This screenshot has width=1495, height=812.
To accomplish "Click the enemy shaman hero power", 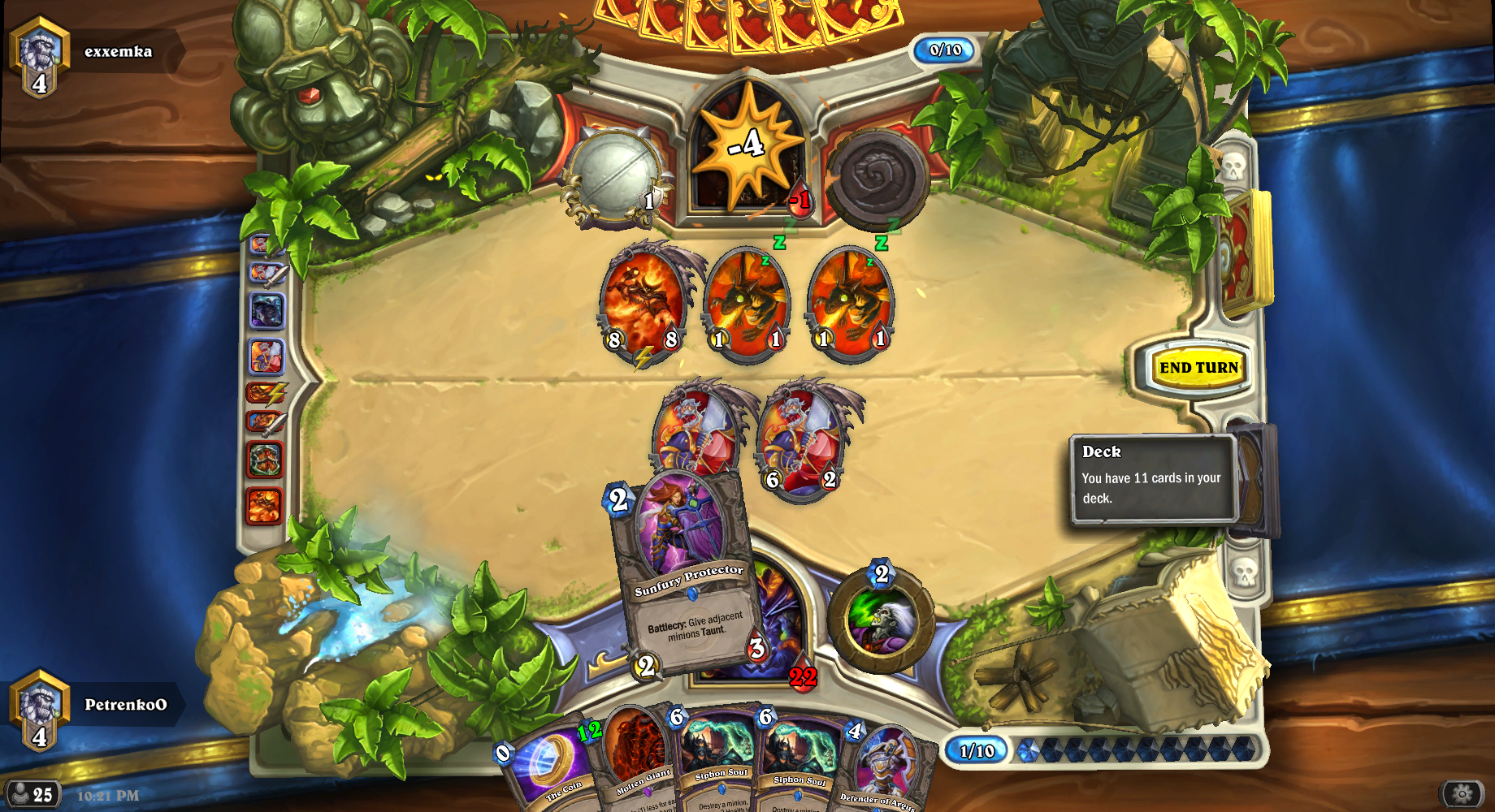I will tap(879, 179).
